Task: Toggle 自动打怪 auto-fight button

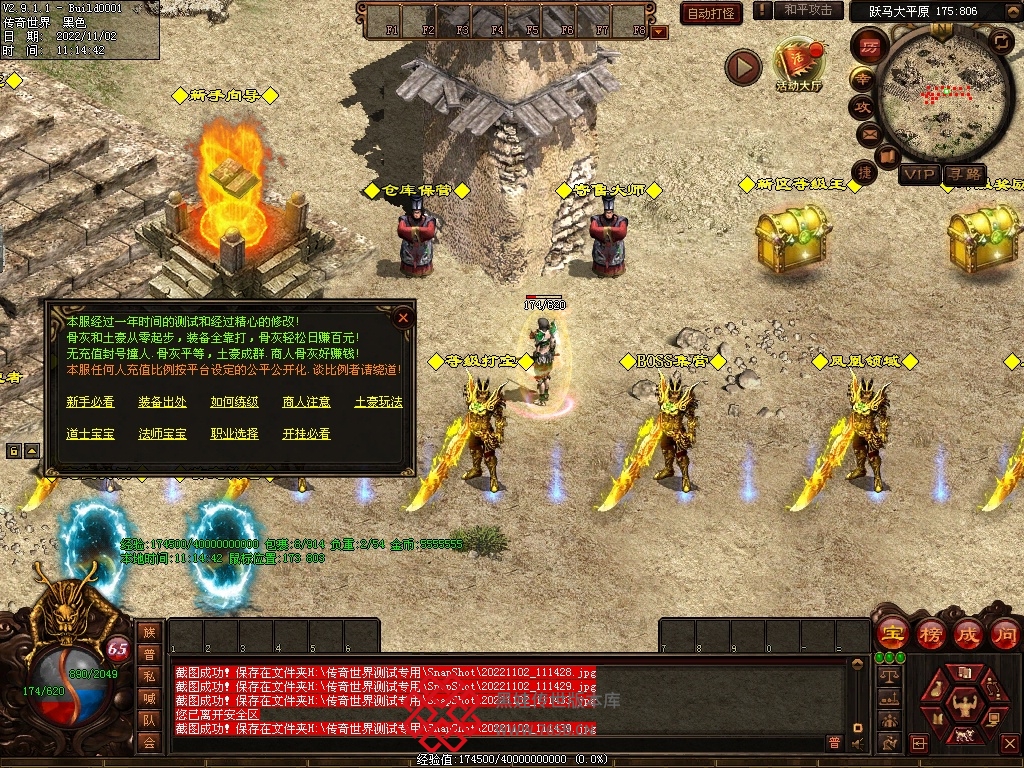Action: [711, 13]
